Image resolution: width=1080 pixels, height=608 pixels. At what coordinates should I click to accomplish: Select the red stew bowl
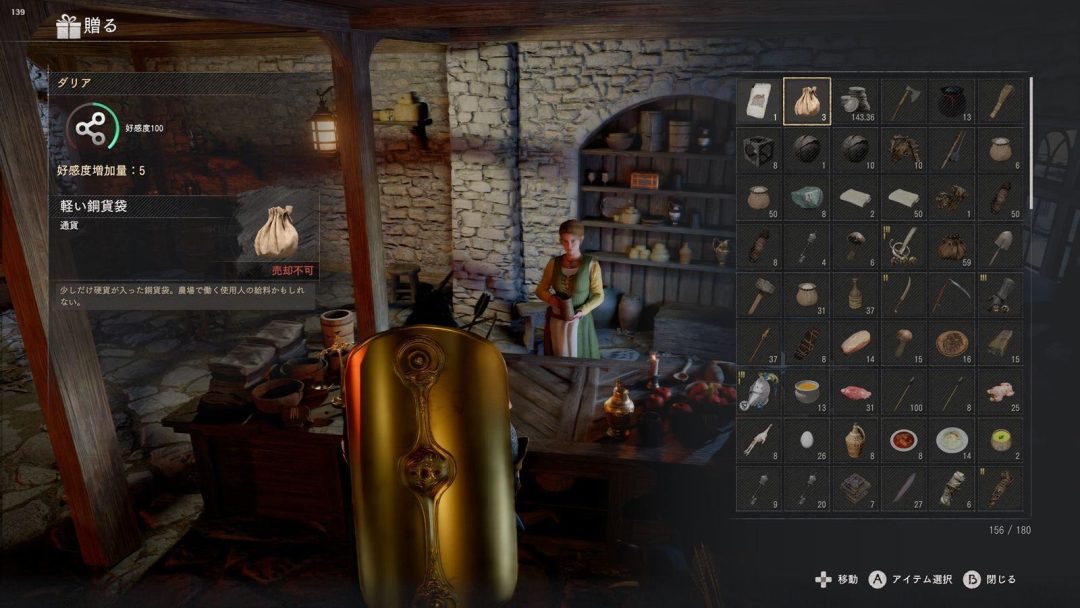(x=903, y=439)
